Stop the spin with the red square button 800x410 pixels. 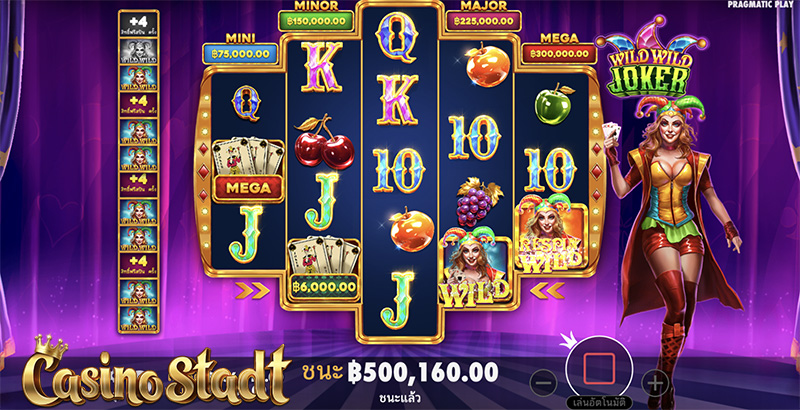click(599, 367)
